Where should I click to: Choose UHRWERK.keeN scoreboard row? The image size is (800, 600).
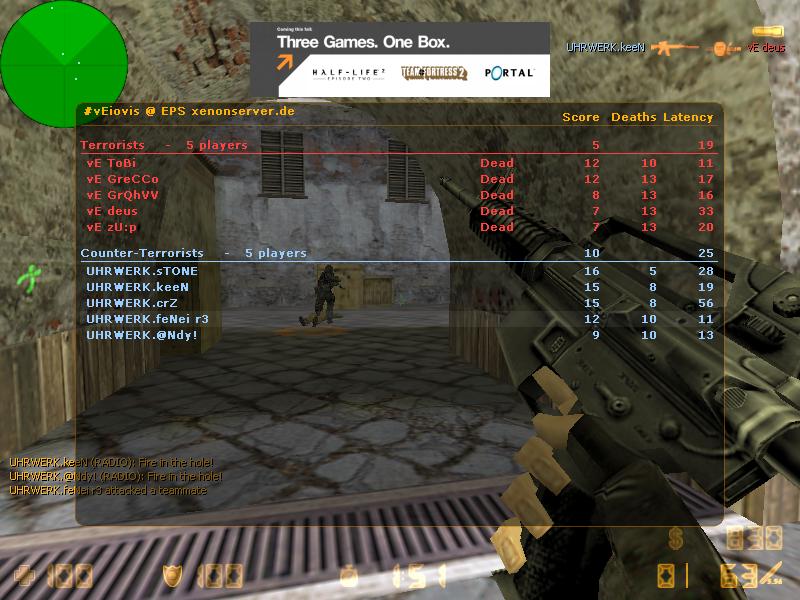tap(140, 287)
